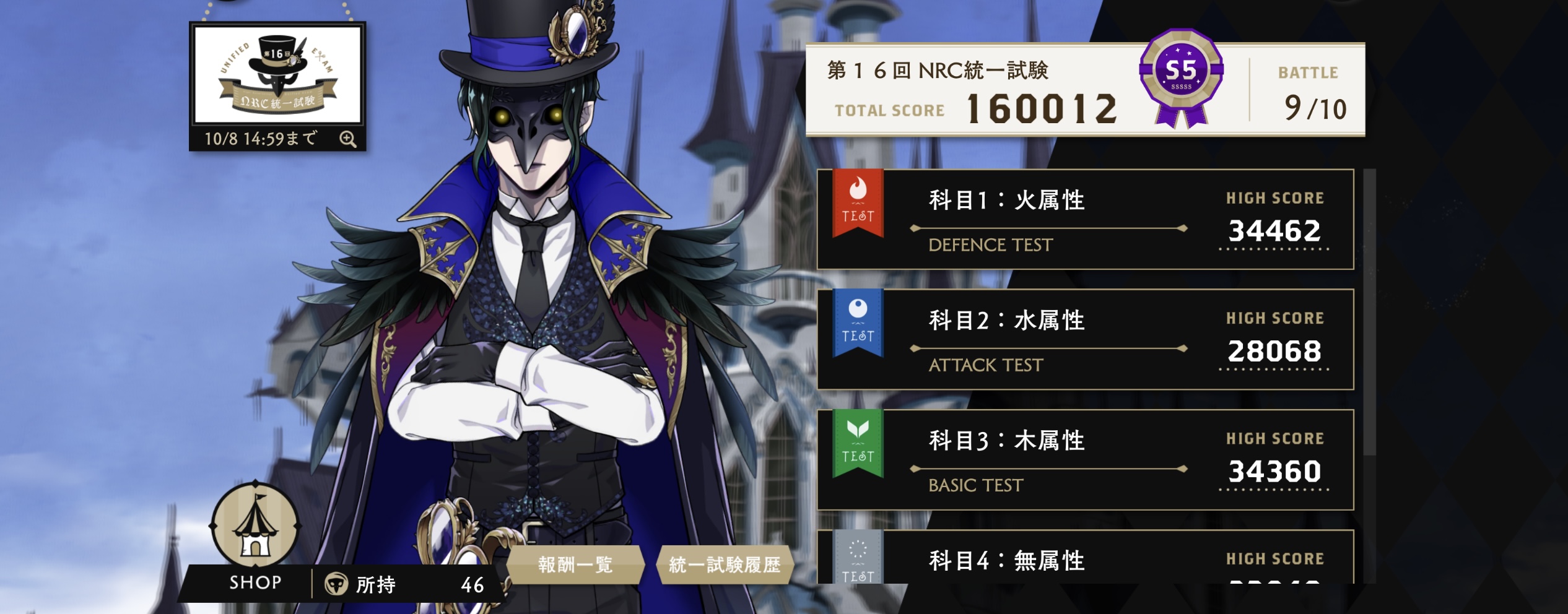Click the magnifier icon on the banner
The width and height of the screenshot is (1568, 614).
point(348,139)
